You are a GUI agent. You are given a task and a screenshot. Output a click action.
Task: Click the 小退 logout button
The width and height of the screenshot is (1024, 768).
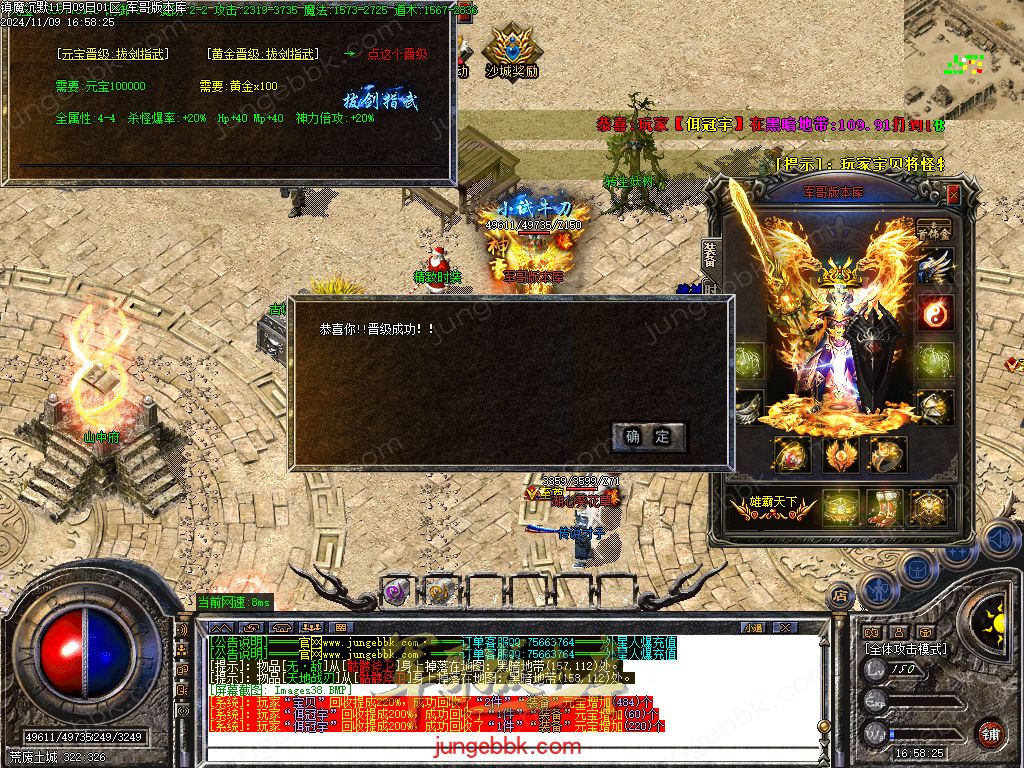(x=755, y=627)
